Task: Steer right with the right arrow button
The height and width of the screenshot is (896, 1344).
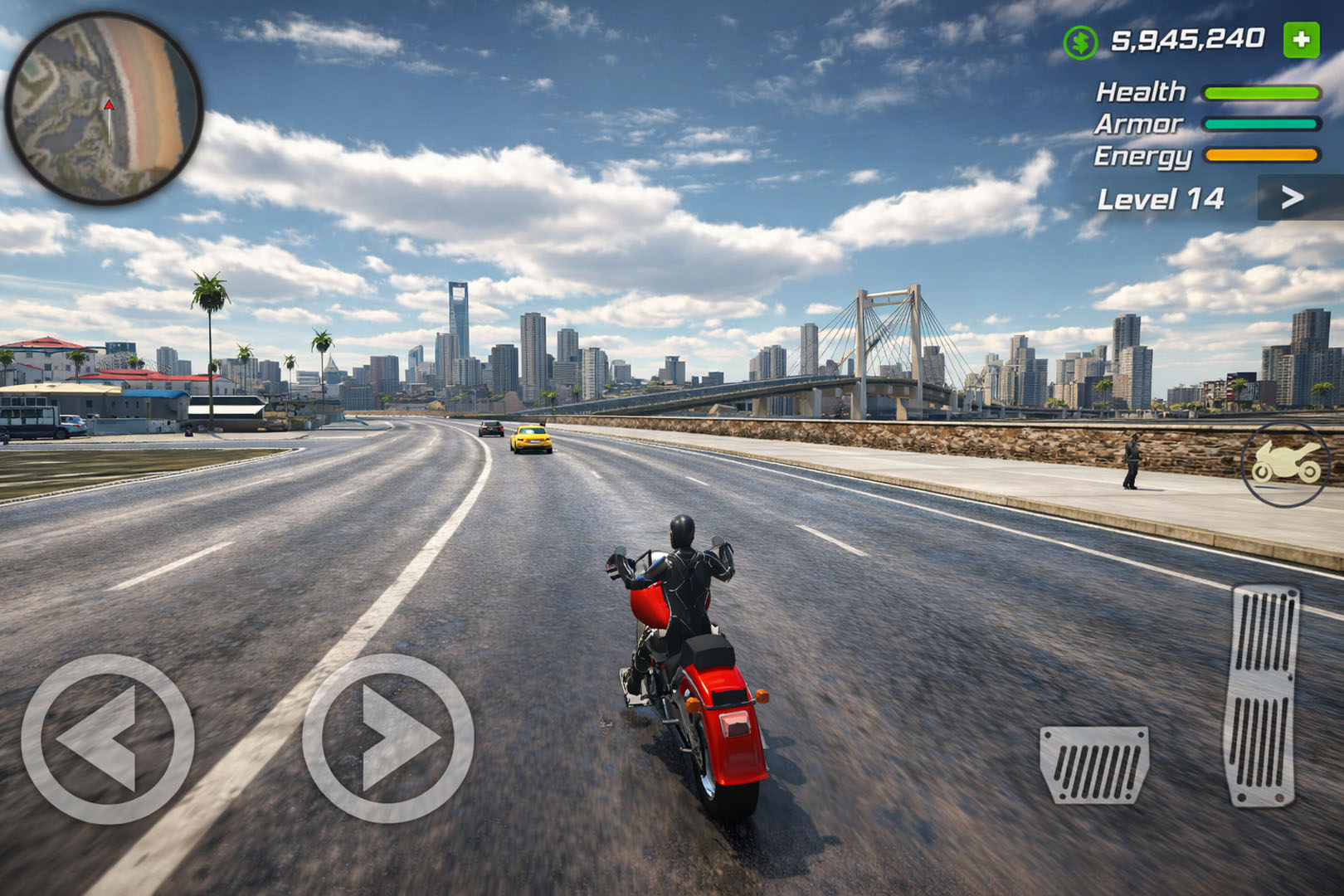Action: [388, 738]
